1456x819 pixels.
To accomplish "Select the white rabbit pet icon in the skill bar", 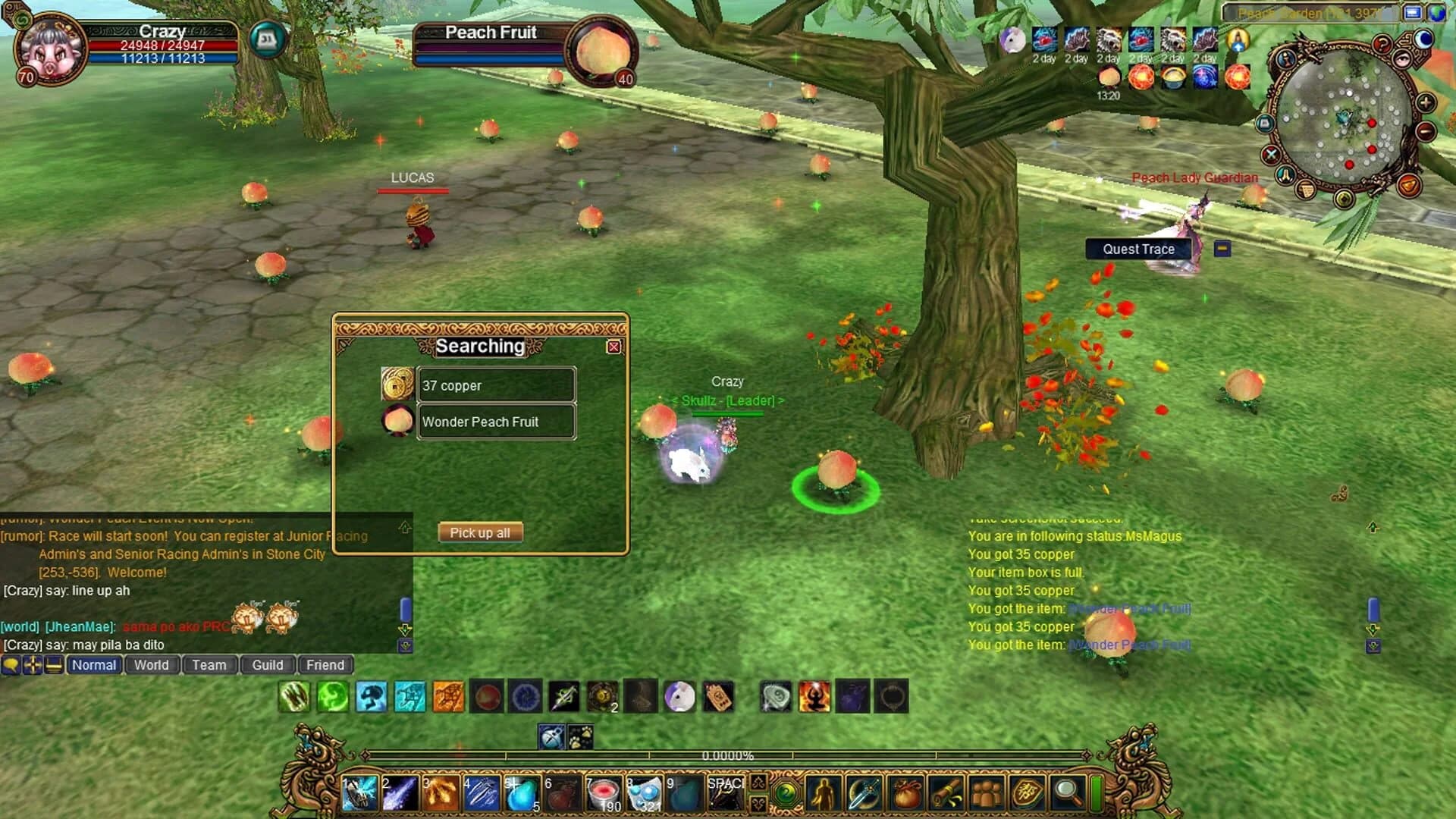I will (x=681, y=697).
